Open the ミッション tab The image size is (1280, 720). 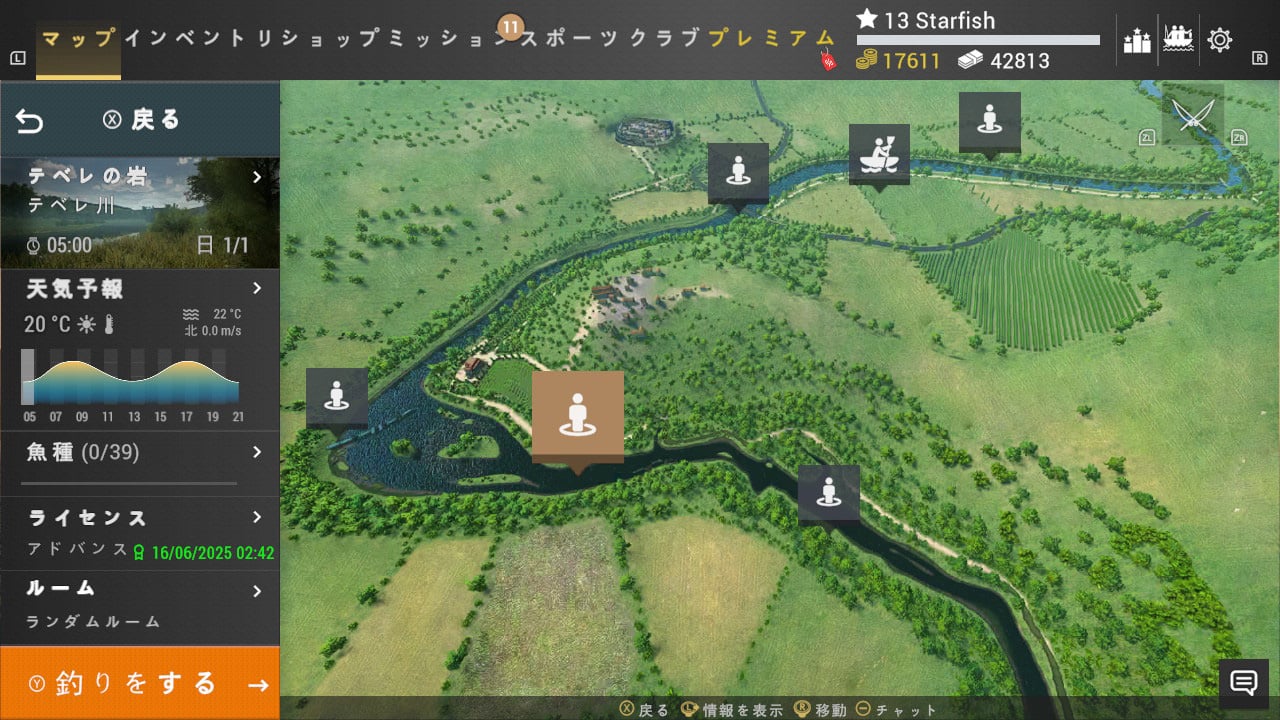tap(450, 39)
